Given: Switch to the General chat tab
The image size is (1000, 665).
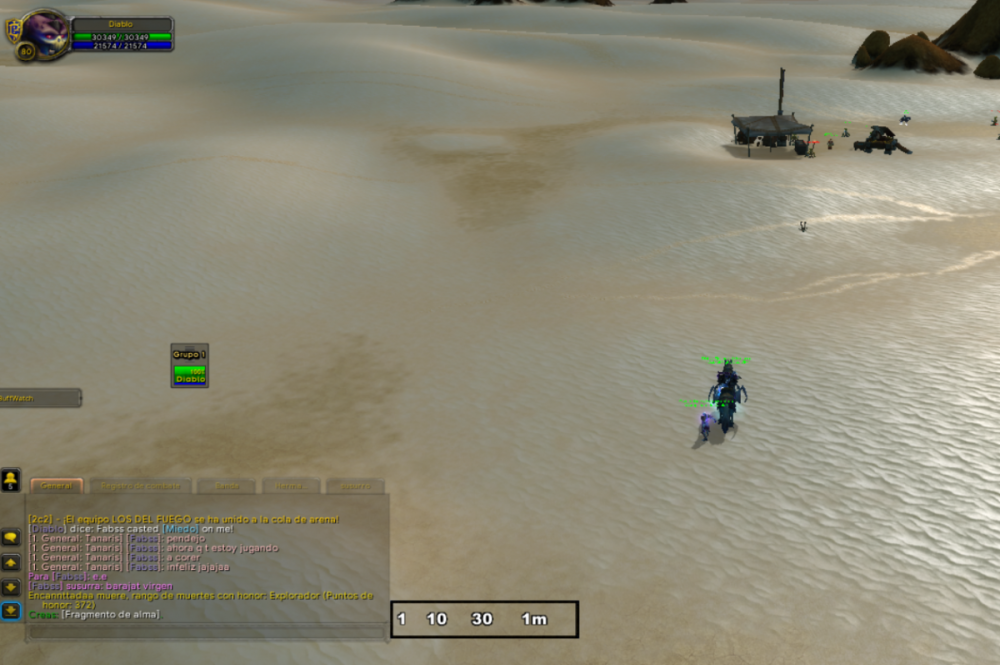Looking at the screenshot, I should coord(56,485).
